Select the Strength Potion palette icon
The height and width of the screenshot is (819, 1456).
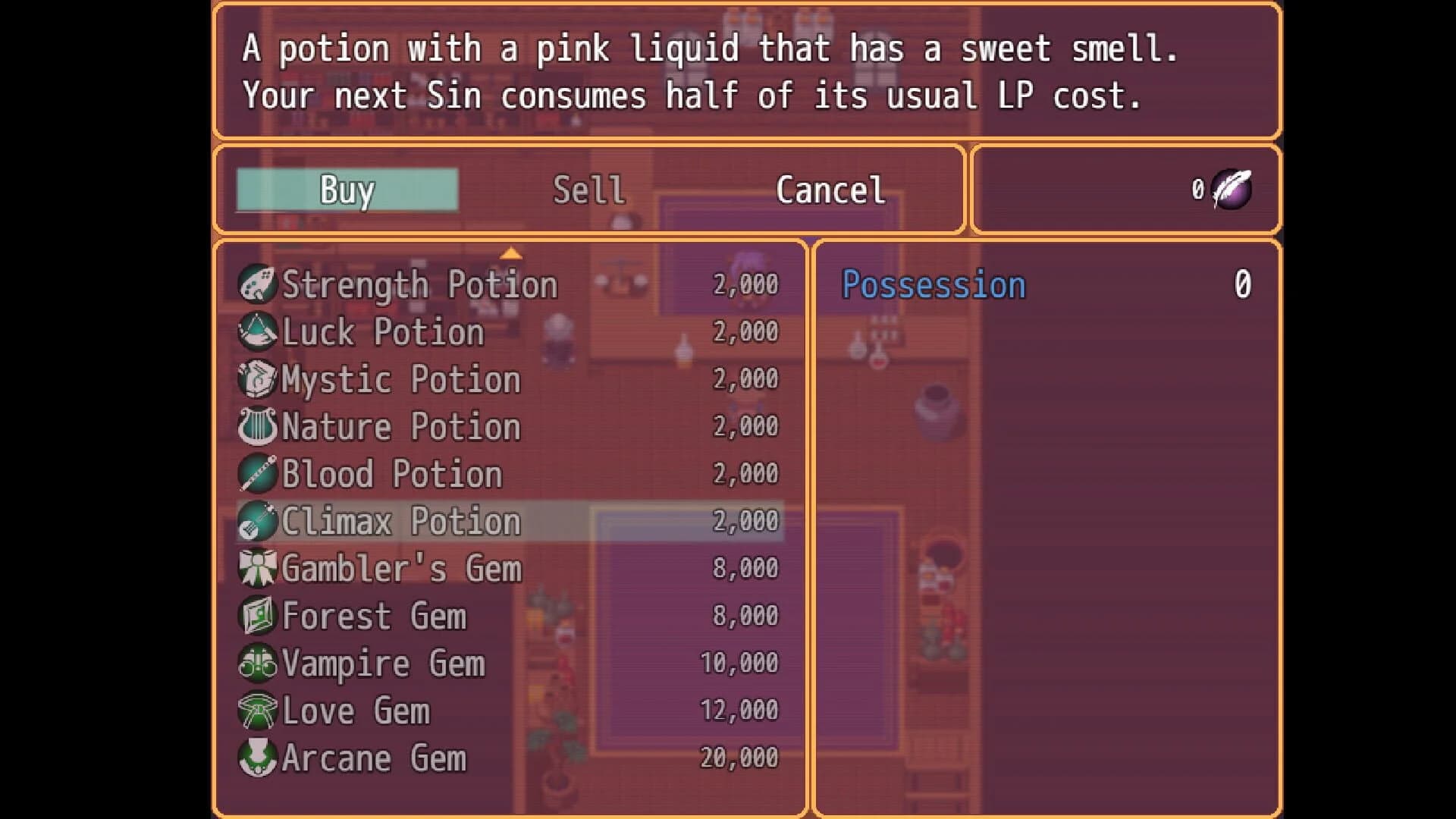(259, 284)
